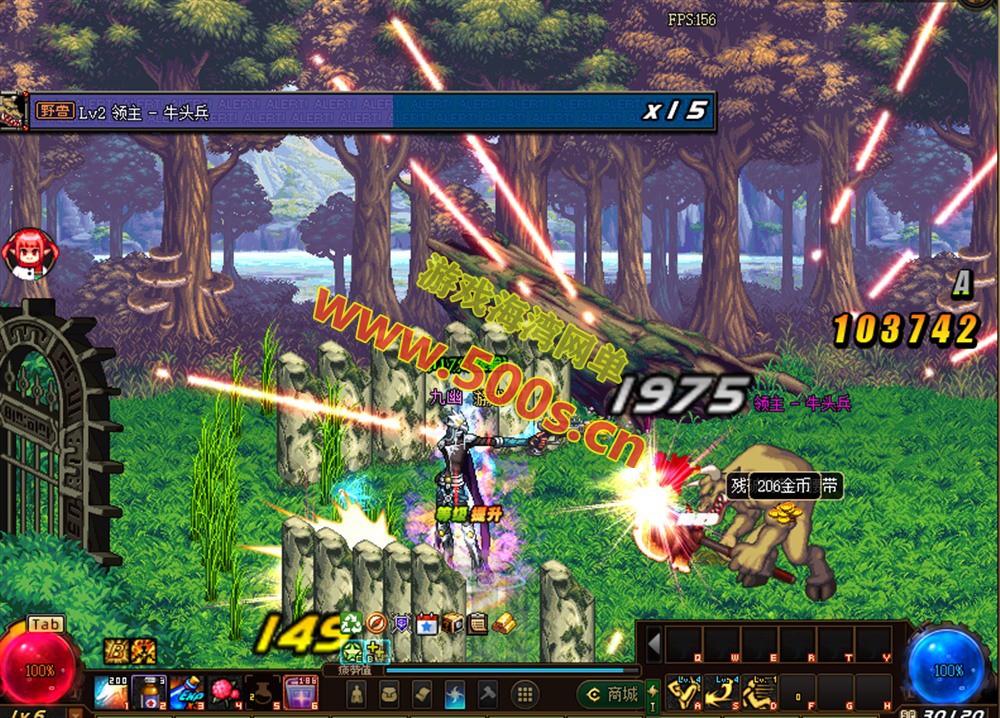Activate the skill on hotkey A
The width and height of the screenshot is (1000, 718).
[x=683, y=692]
